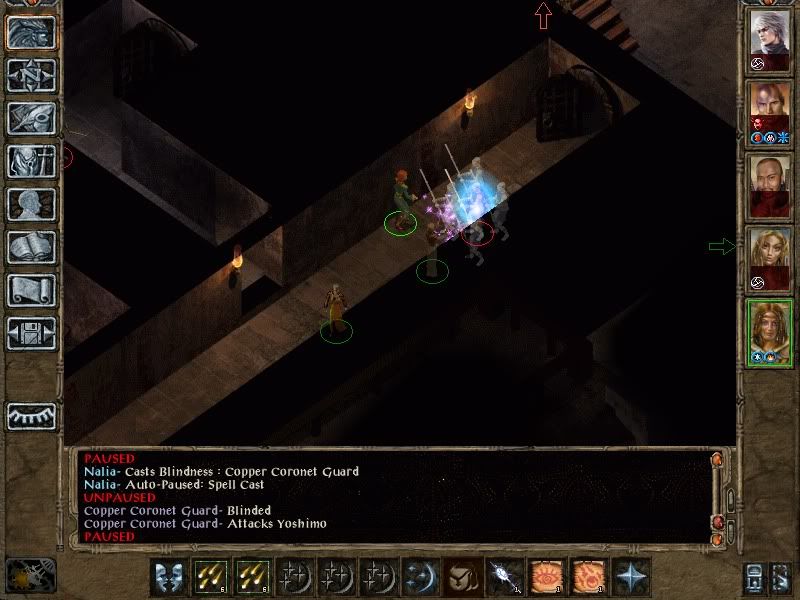Open the options floppy disk menu
Screen dimensions: 800x600
click(31, 333)
